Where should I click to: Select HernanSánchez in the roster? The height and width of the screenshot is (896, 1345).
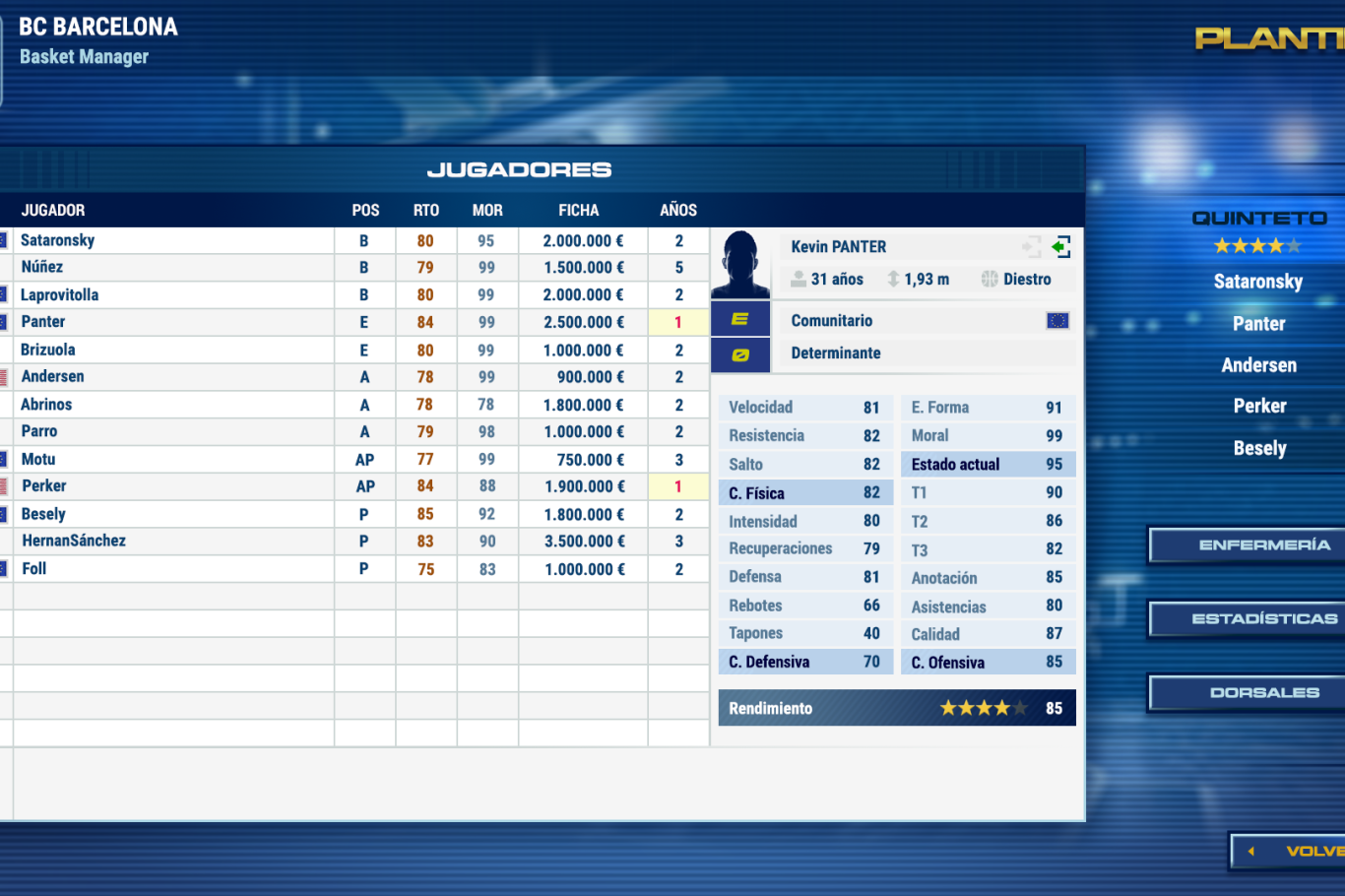pyautogui.click(x=74, y=541)
